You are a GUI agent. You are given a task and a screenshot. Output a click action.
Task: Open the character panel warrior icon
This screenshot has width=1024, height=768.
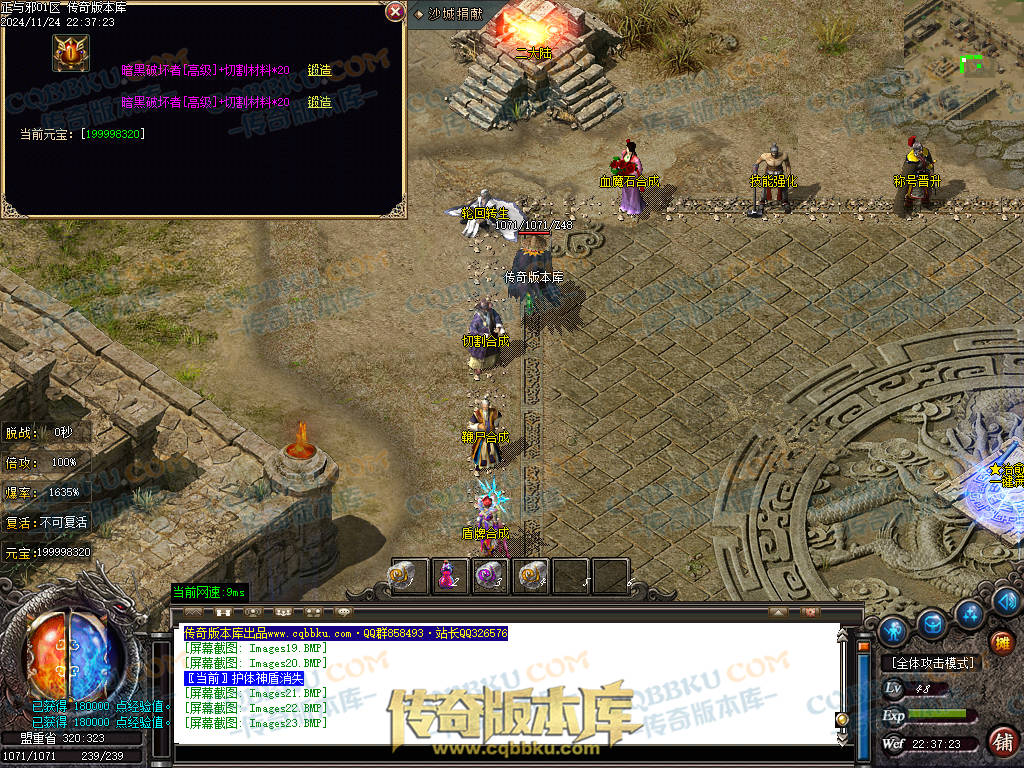893,630
